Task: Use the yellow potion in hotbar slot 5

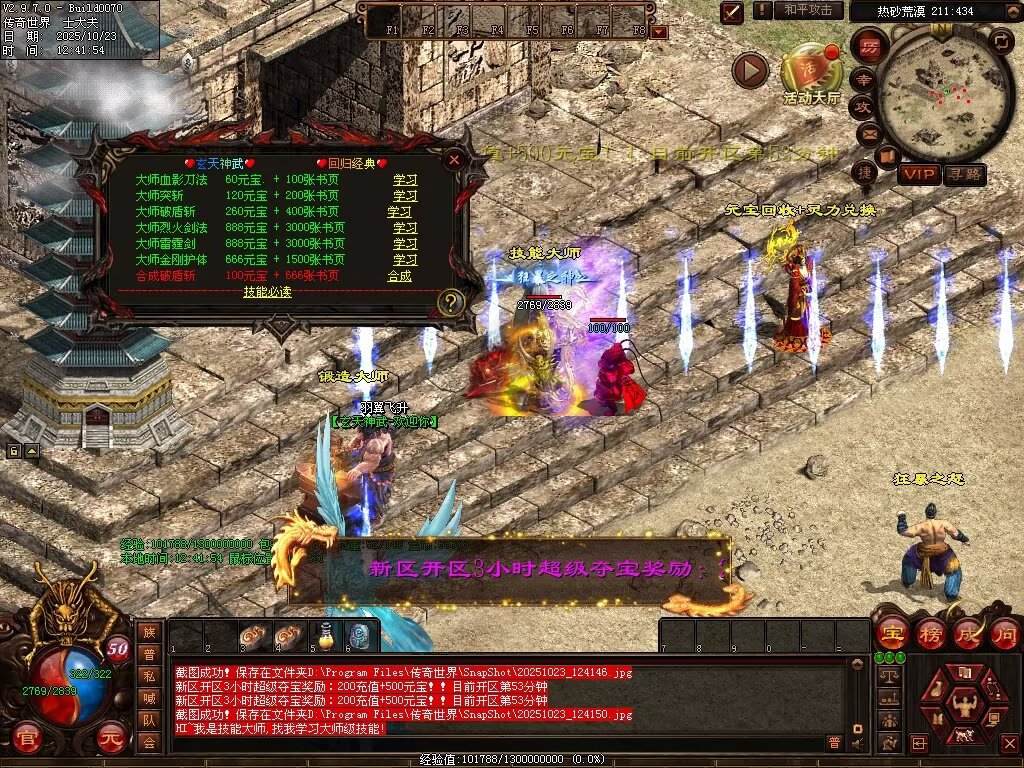Action: 326,635
